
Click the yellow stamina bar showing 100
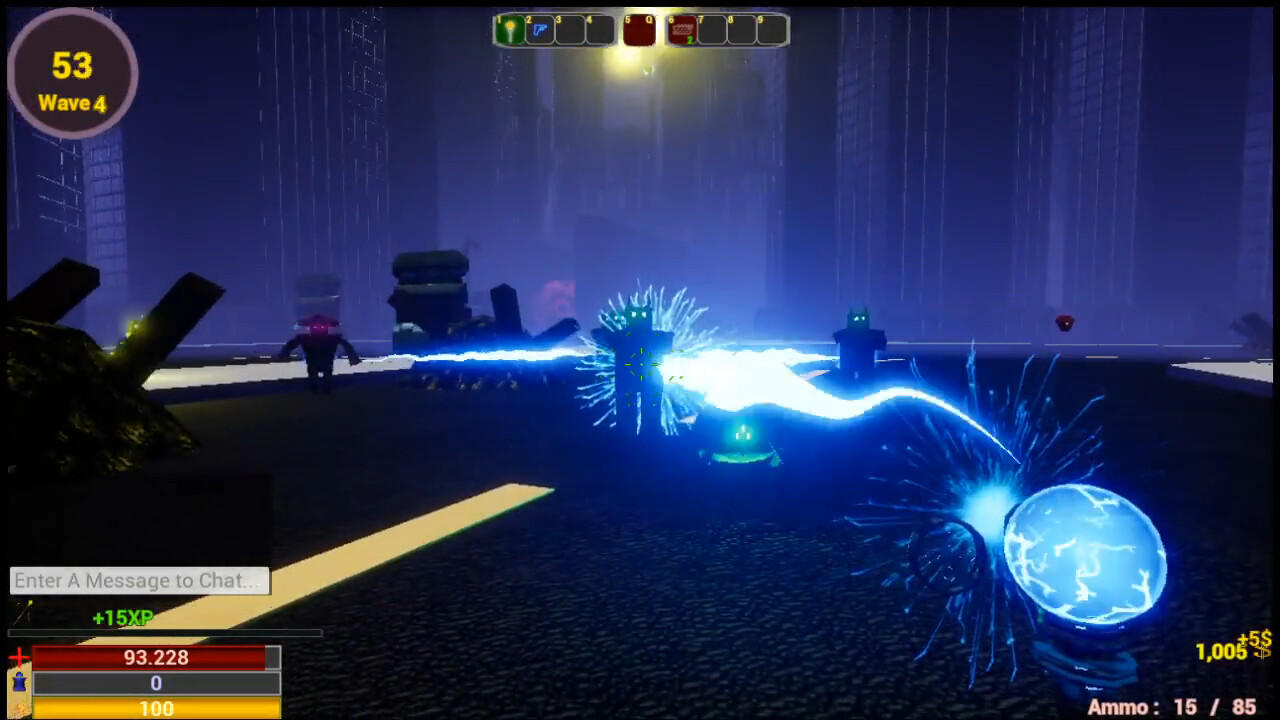coord(155,708)
